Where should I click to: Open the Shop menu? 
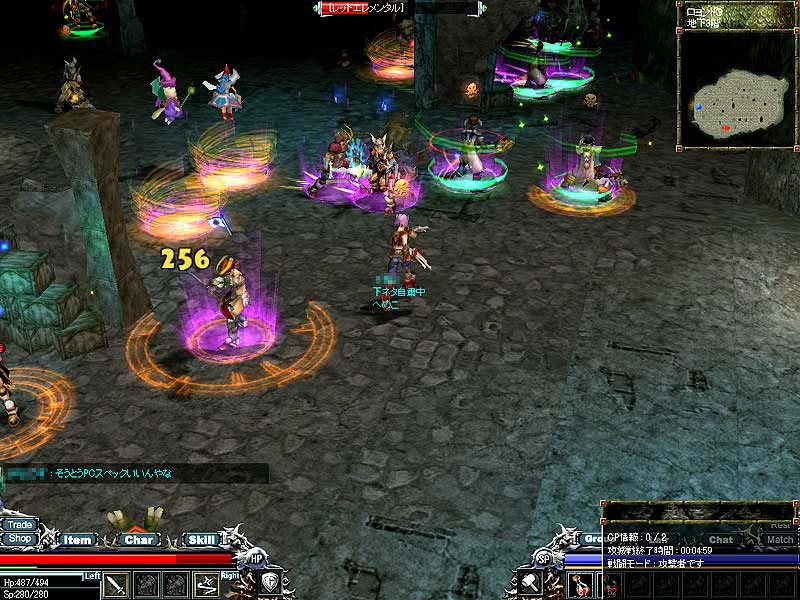(19, 538)
